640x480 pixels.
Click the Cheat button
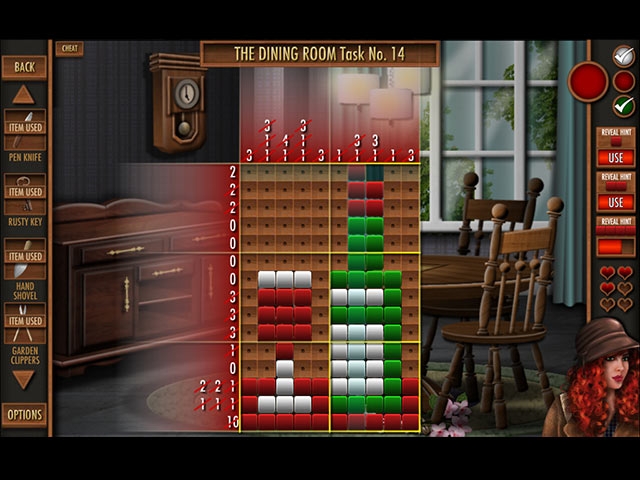click(x=69, y=48)
